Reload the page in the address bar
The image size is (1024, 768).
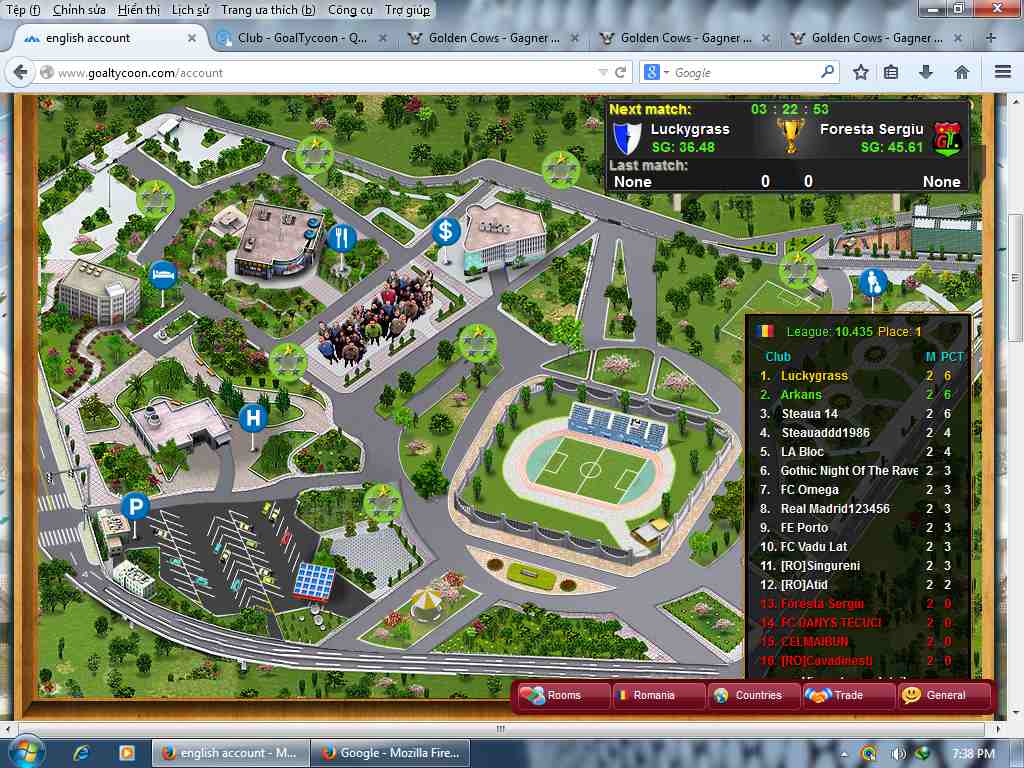click(x=621, y=73)
